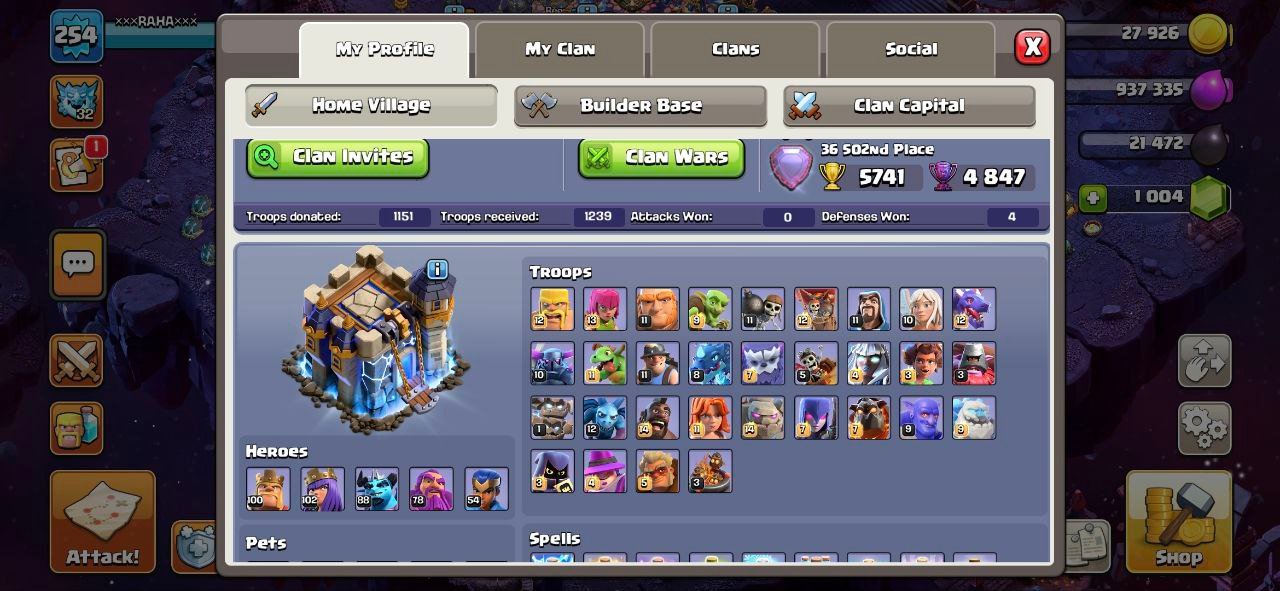Open the Clans tab

click(735, 49)
